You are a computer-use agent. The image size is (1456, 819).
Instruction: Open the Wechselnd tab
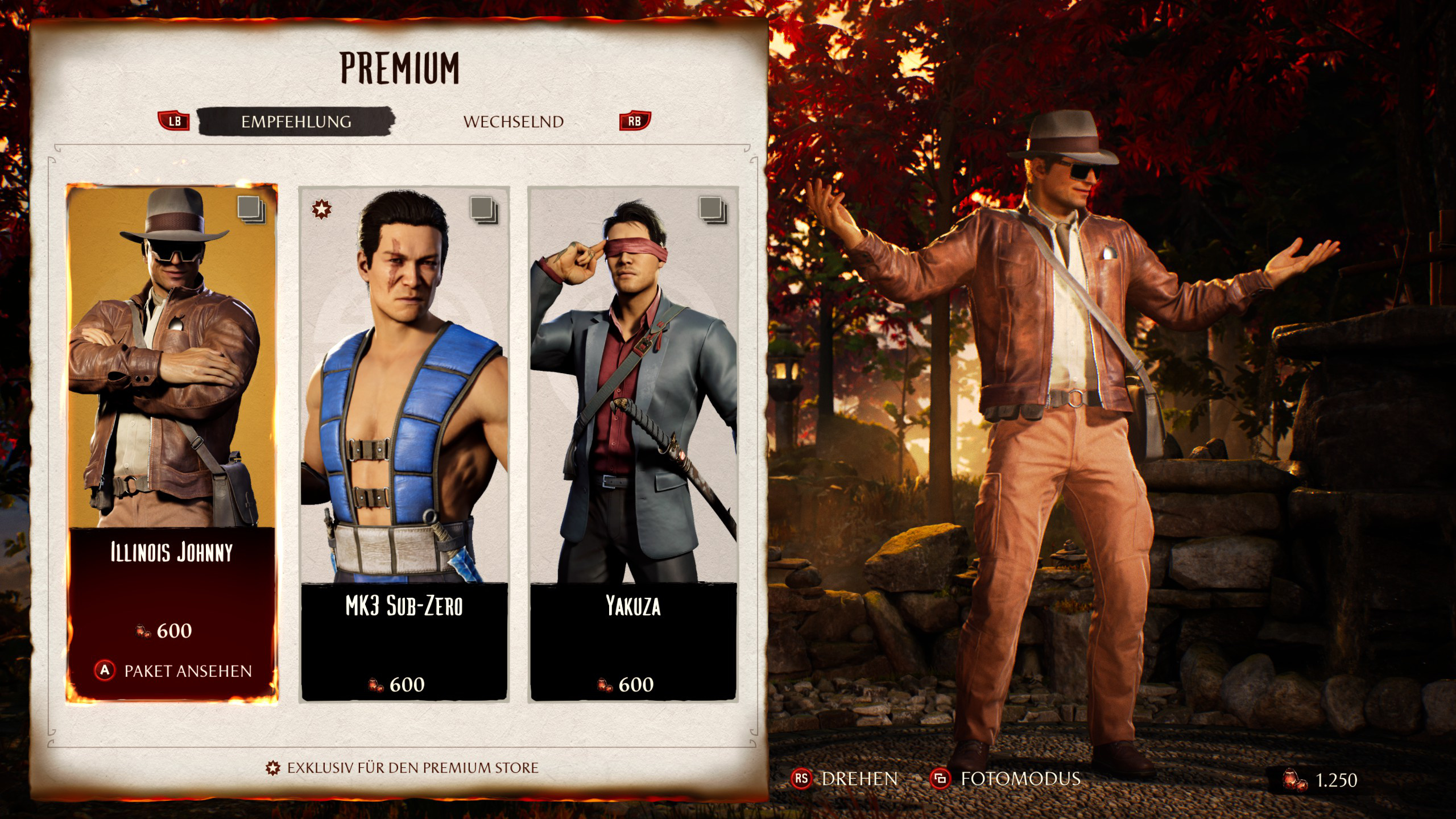pos(513,122)
